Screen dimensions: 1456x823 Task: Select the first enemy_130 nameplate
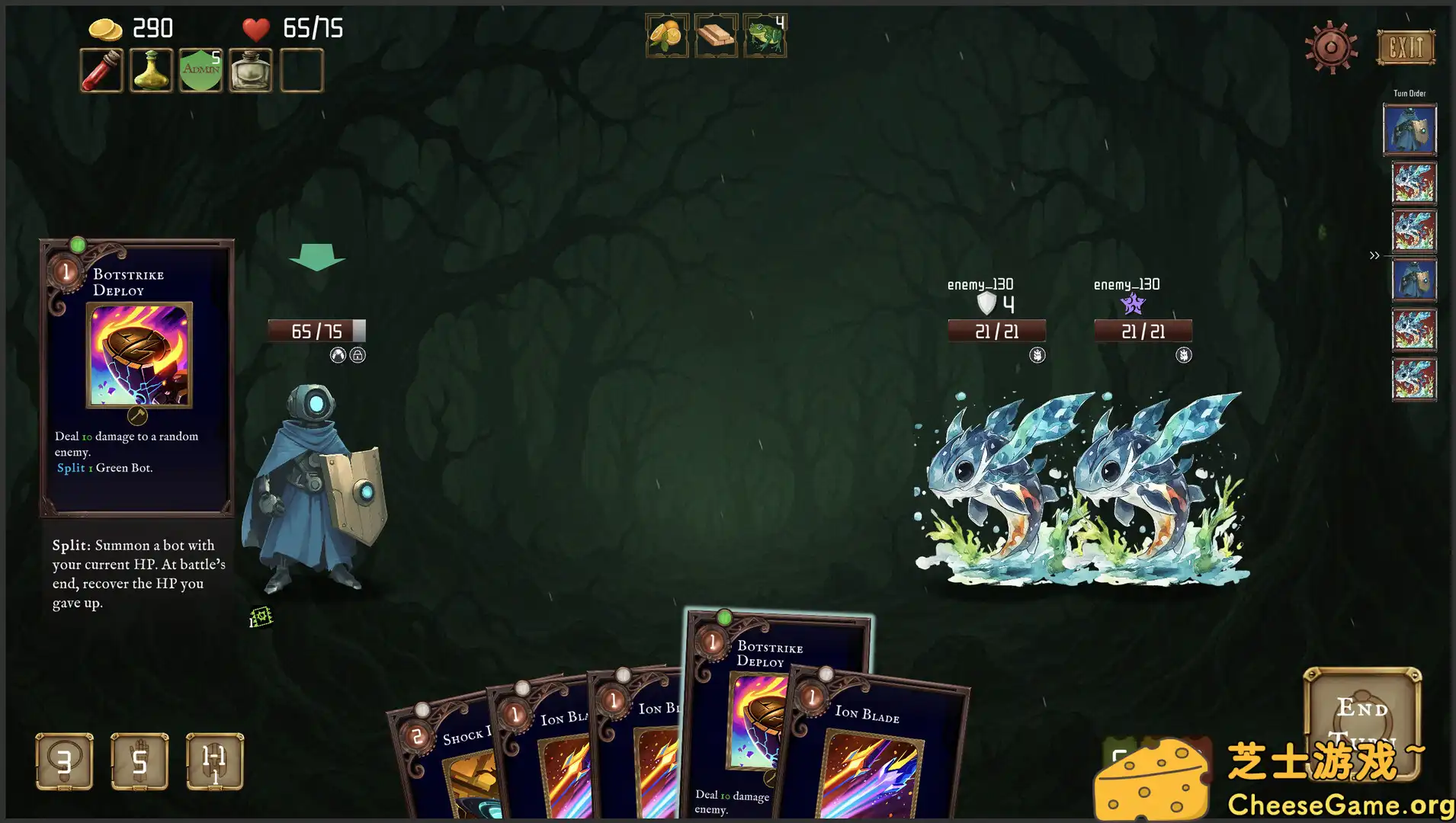point(980,284)
